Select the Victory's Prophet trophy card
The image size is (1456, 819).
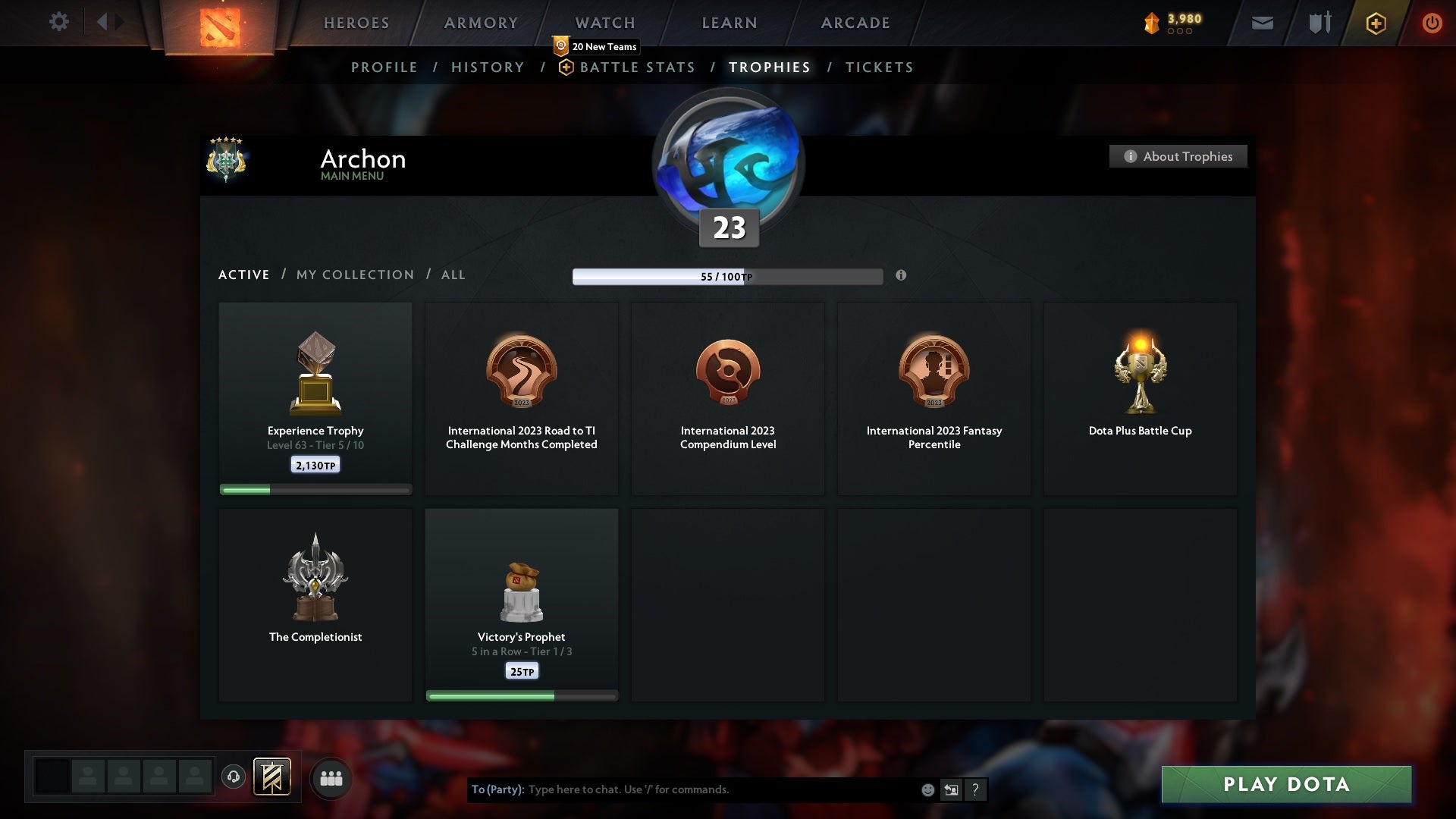click(x=522, y=604)
